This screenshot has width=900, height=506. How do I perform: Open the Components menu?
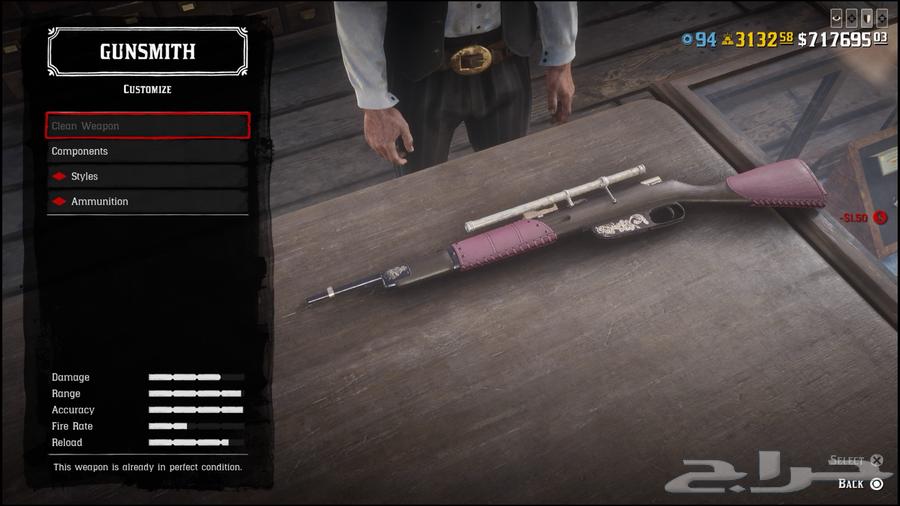point(147,151)
